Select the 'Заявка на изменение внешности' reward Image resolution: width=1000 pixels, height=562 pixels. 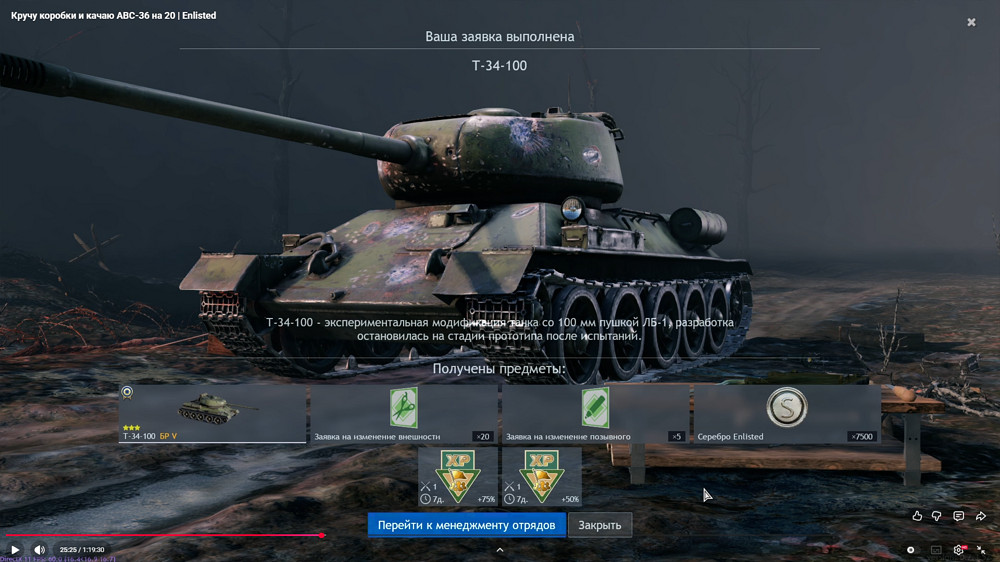403,413
